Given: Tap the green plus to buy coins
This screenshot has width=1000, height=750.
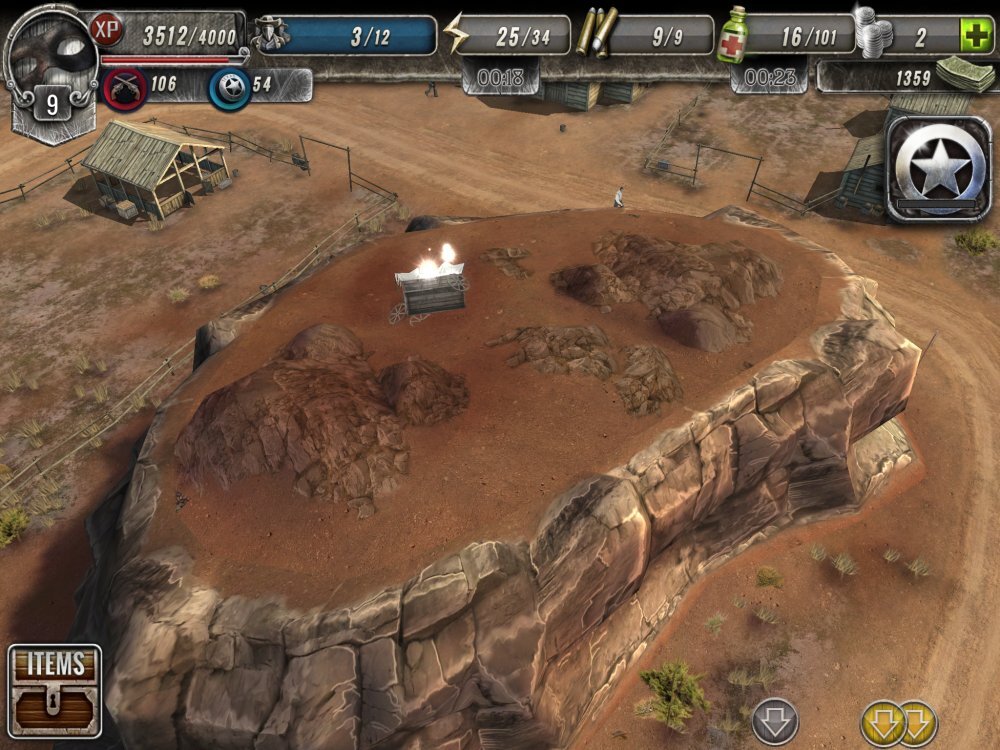Looking at the screenshot, I should pos(975,36).
